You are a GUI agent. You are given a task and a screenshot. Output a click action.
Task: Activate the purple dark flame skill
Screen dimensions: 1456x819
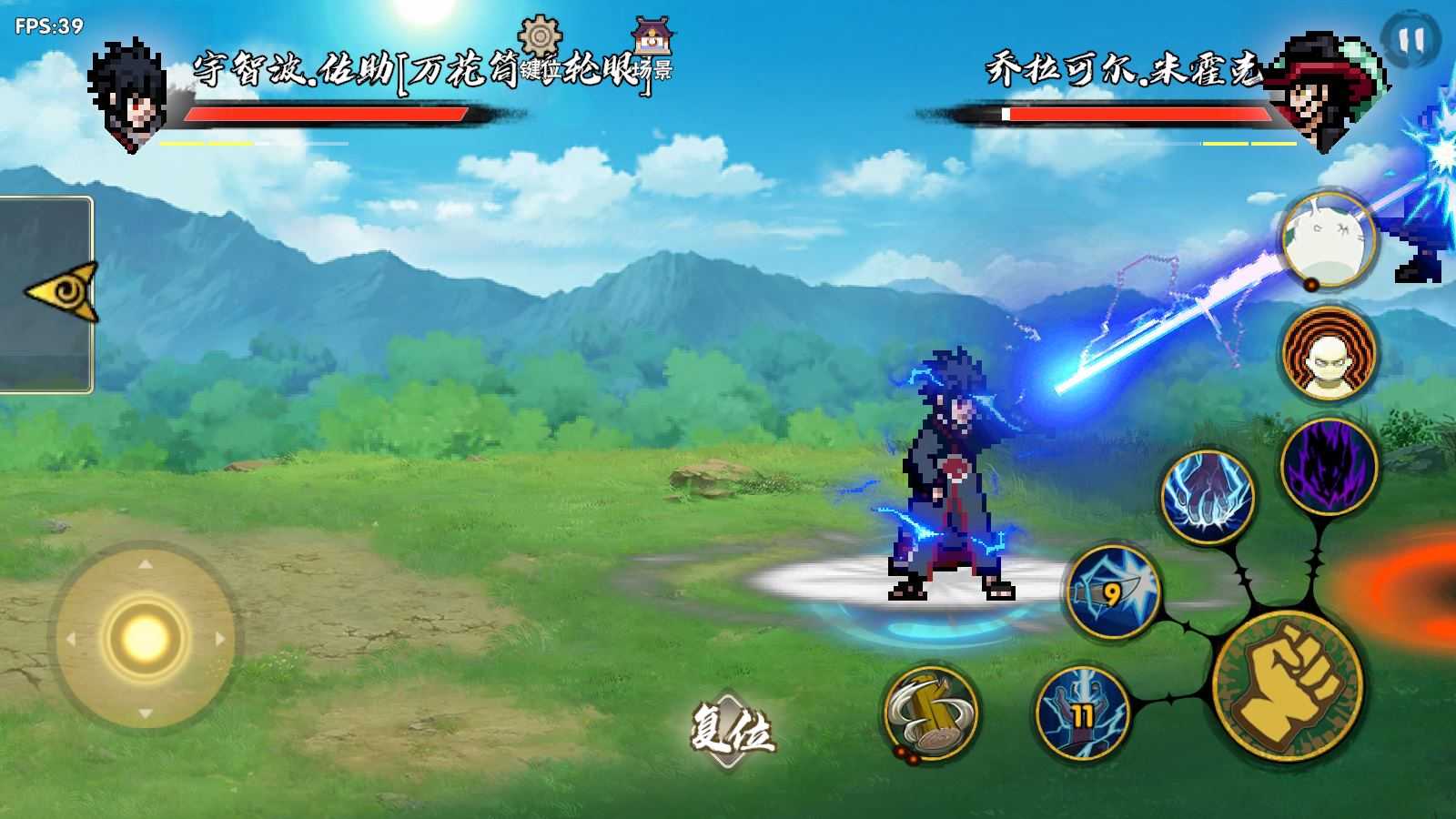(x=1329, y=466)
